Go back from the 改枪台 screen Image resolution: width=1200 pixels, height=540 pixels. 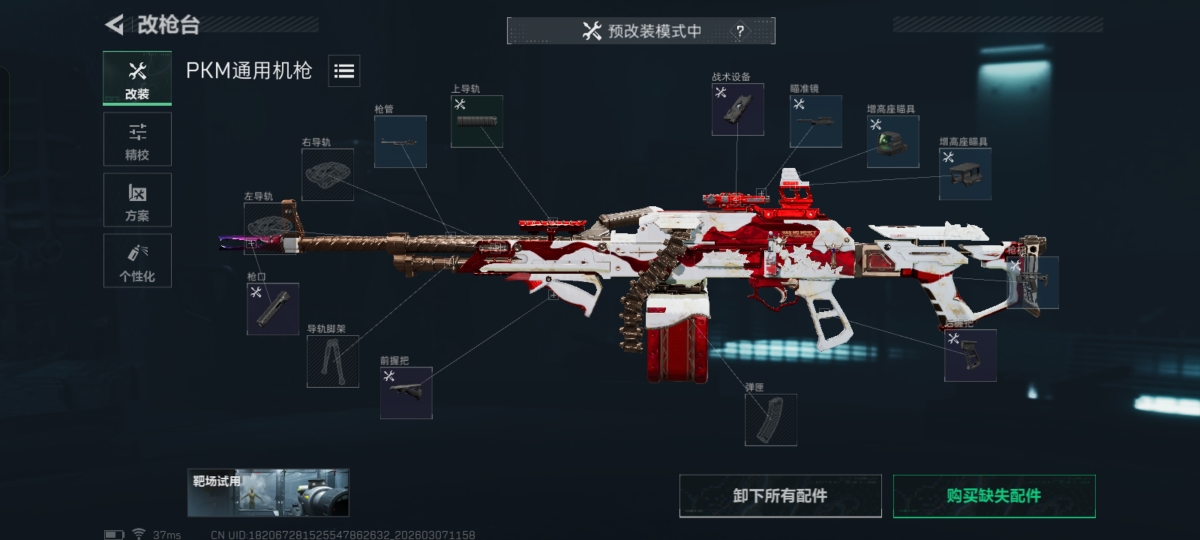115,24
